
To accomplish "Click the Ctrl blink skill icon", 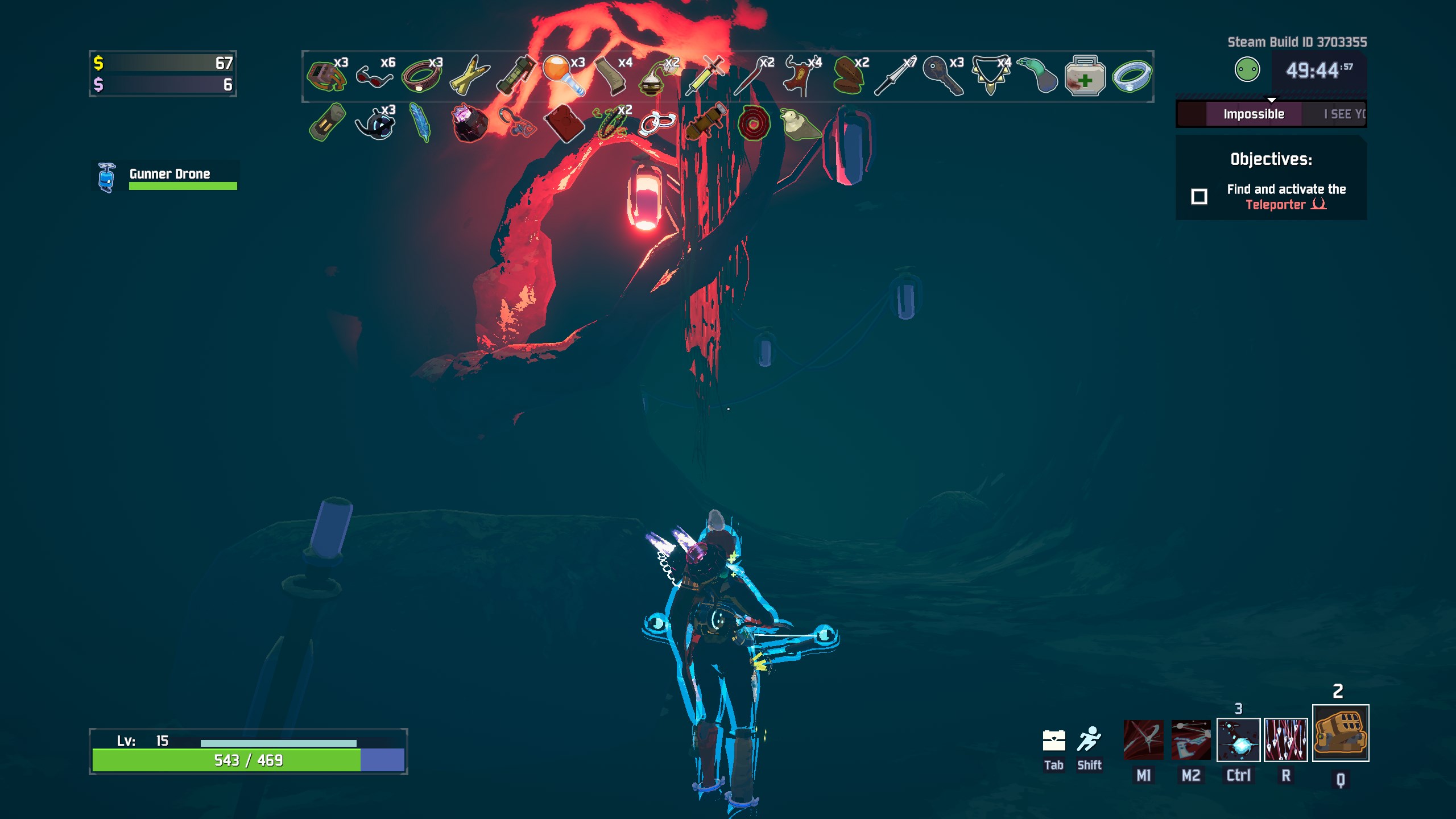I will (x=1238, y=739).
